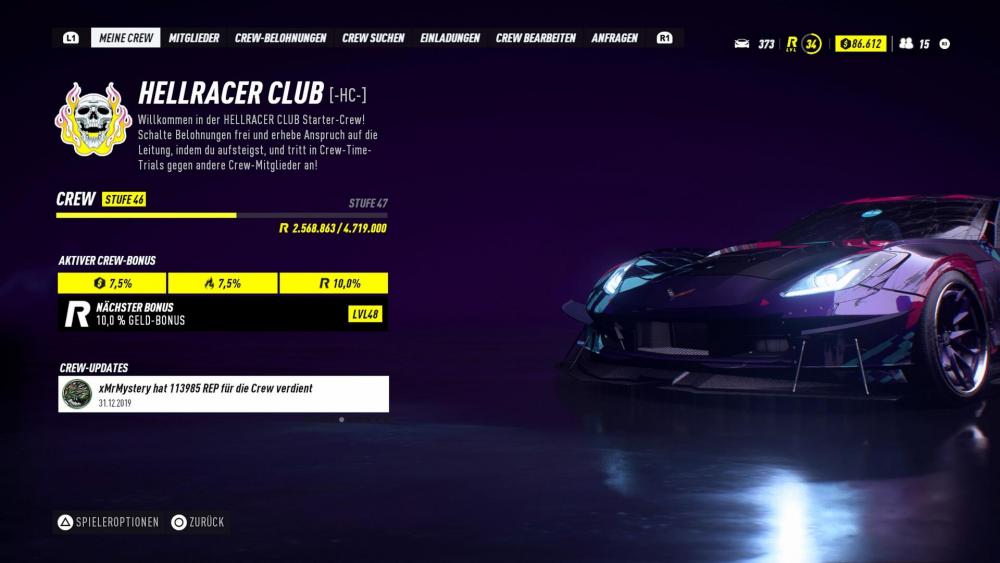Select the xMrMystery crew update entry

coord(223,394)
